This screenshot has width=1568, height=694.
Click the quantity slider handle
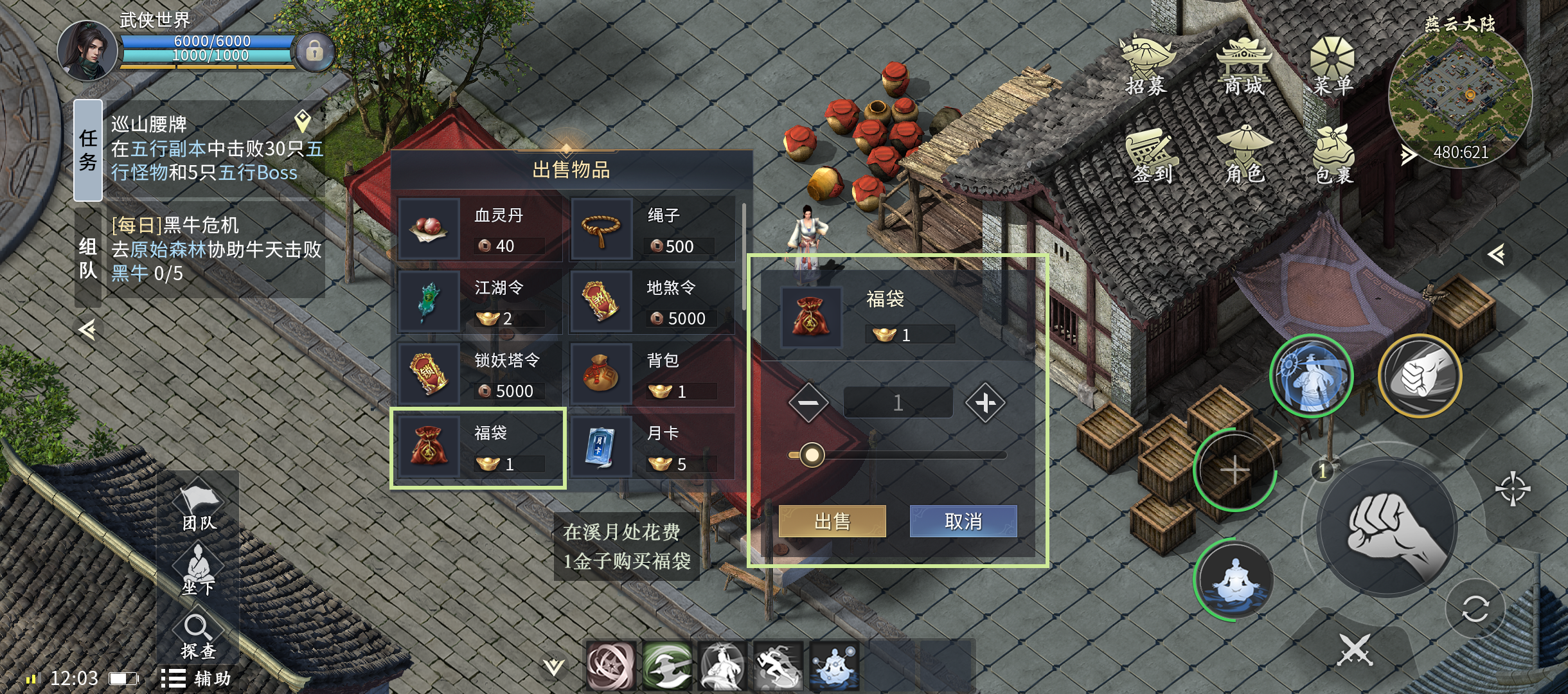pyautogui.click(x=812, y=455)
